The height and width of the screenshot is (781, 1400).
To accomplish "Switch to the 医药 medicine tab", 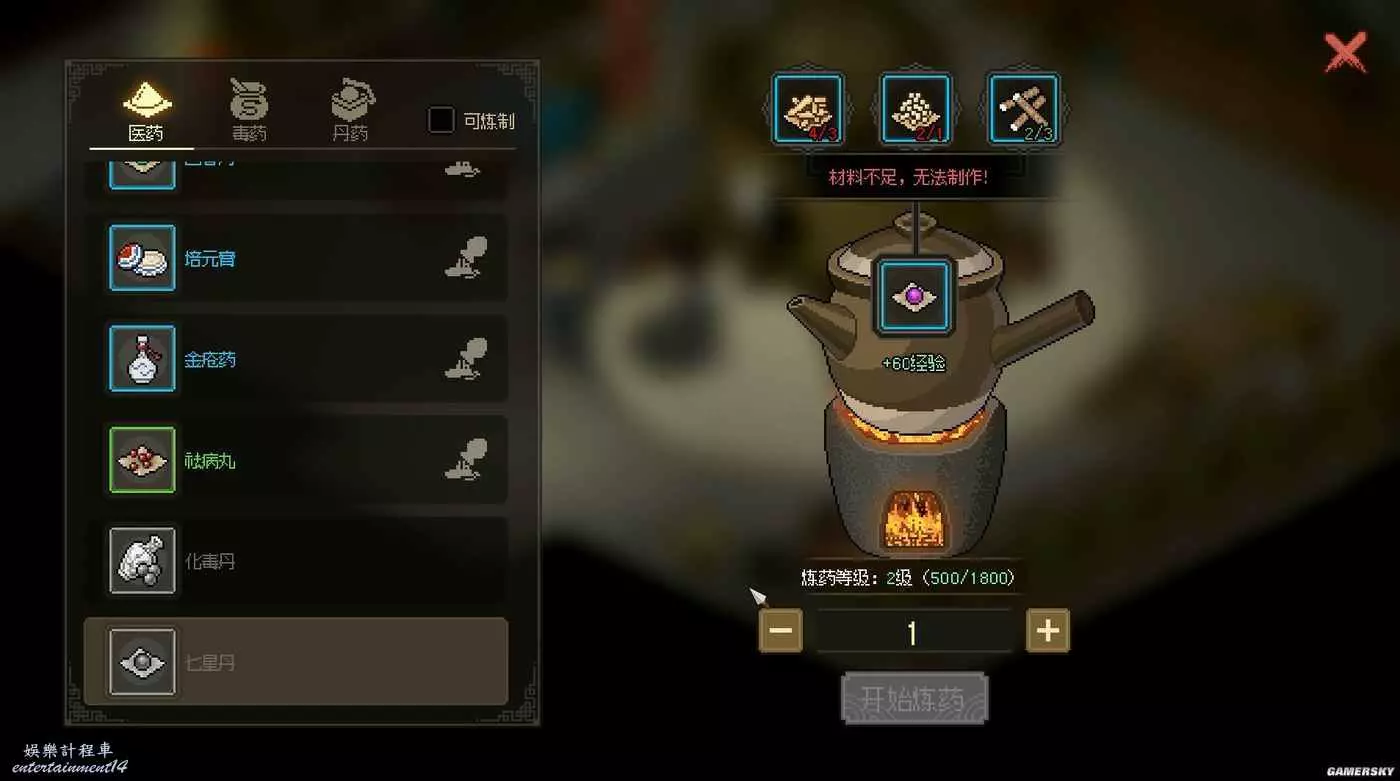I will pyautogui.click(x=147, y=111).
